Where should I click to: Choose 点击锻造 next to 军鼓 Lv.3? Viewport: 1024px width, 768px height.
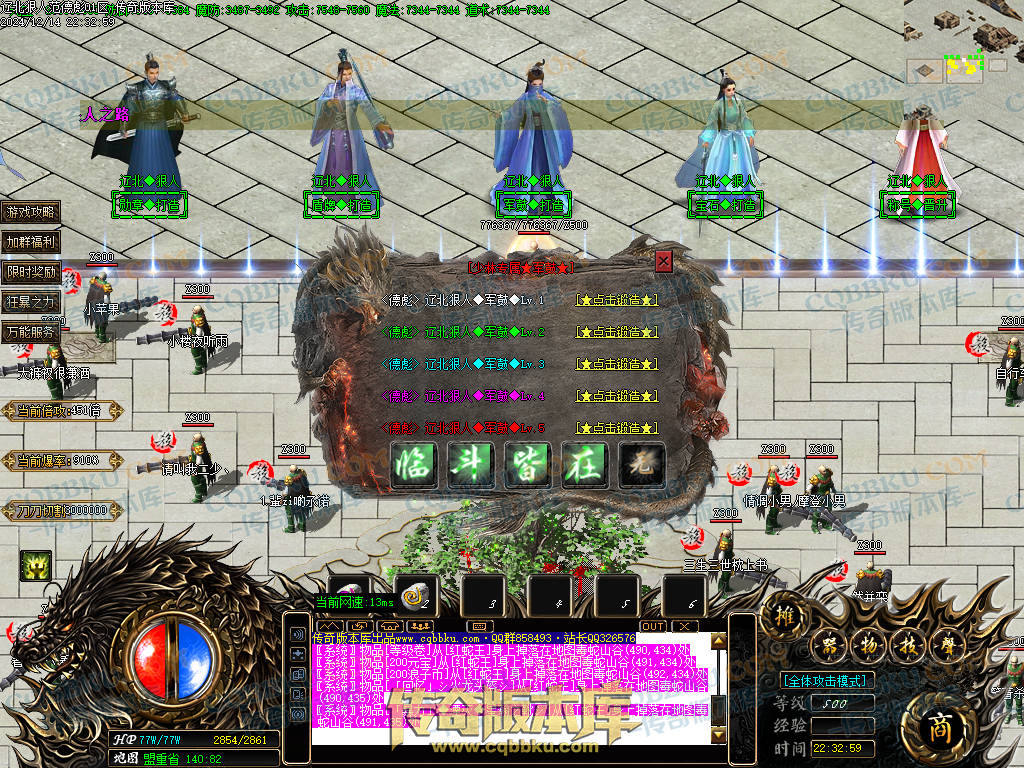point(617,364)
